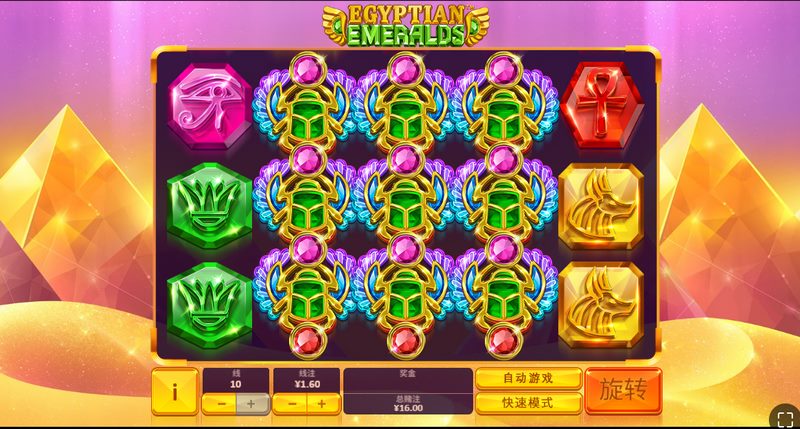Start auto play with 自动游戏

pos(528,379)
